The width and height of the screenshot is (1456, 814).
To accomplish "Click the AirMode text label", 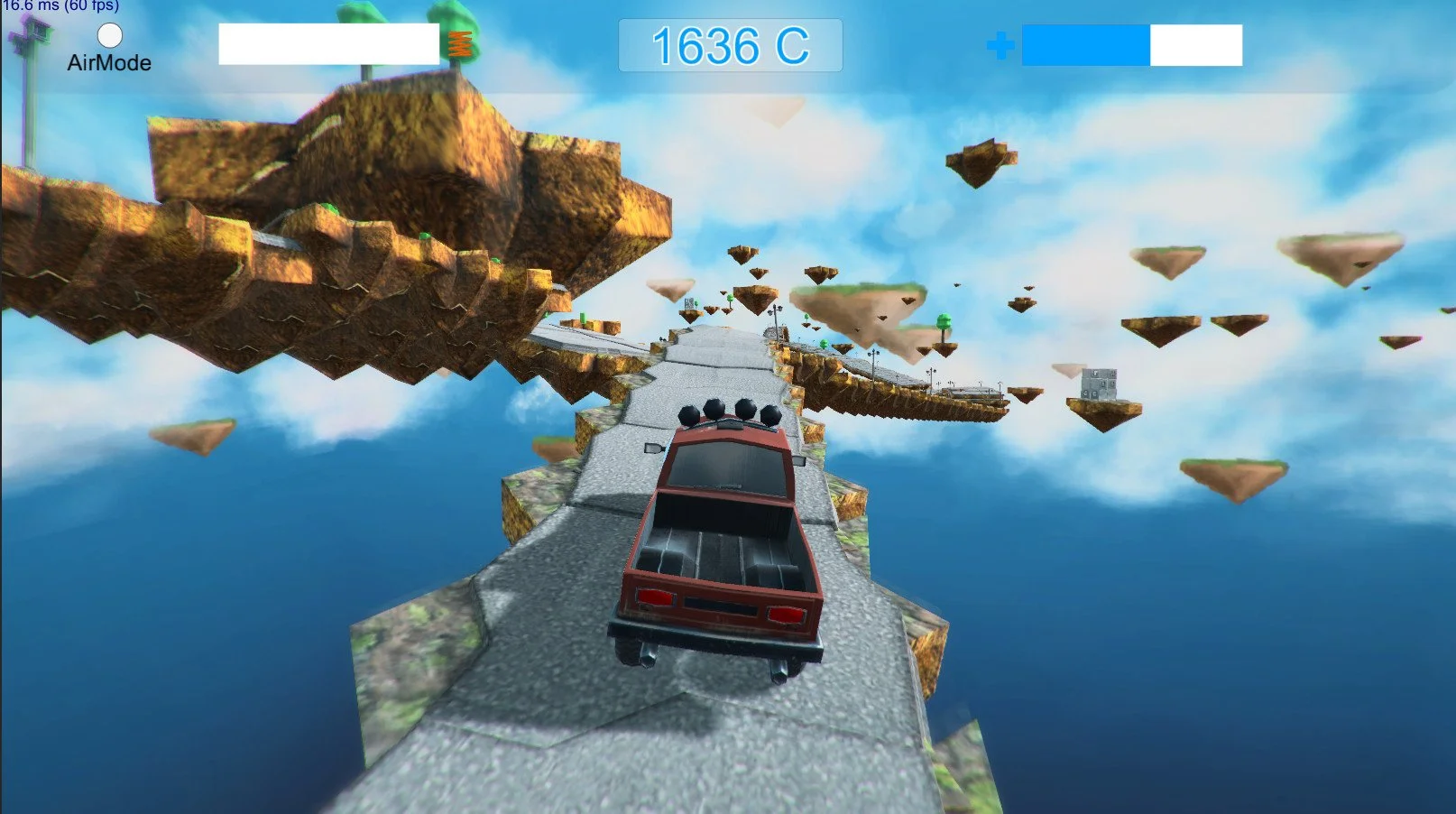I will tap(107, 64).
